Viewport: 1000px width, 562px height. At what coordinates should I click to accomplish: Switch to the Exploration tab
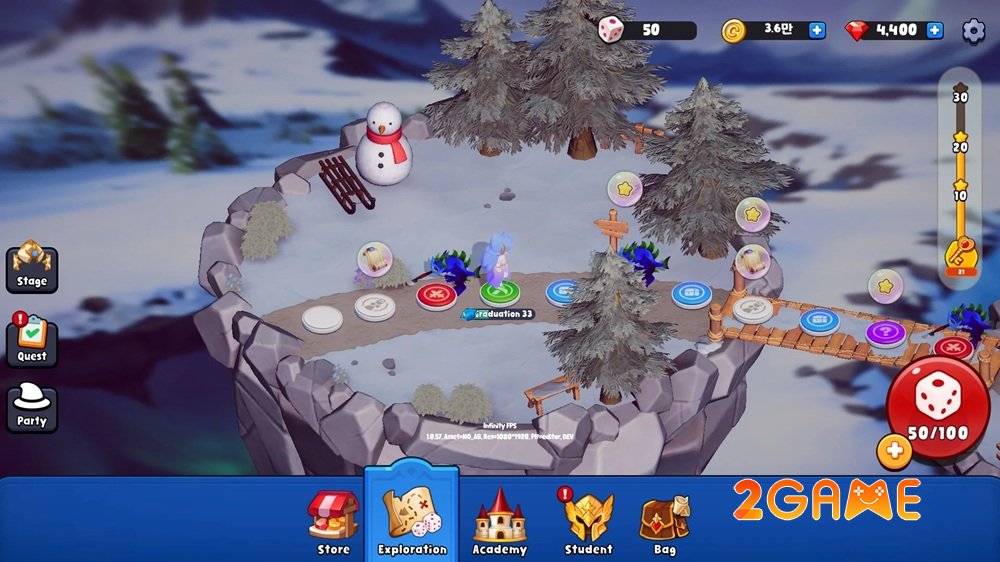(x=411, y=520)
